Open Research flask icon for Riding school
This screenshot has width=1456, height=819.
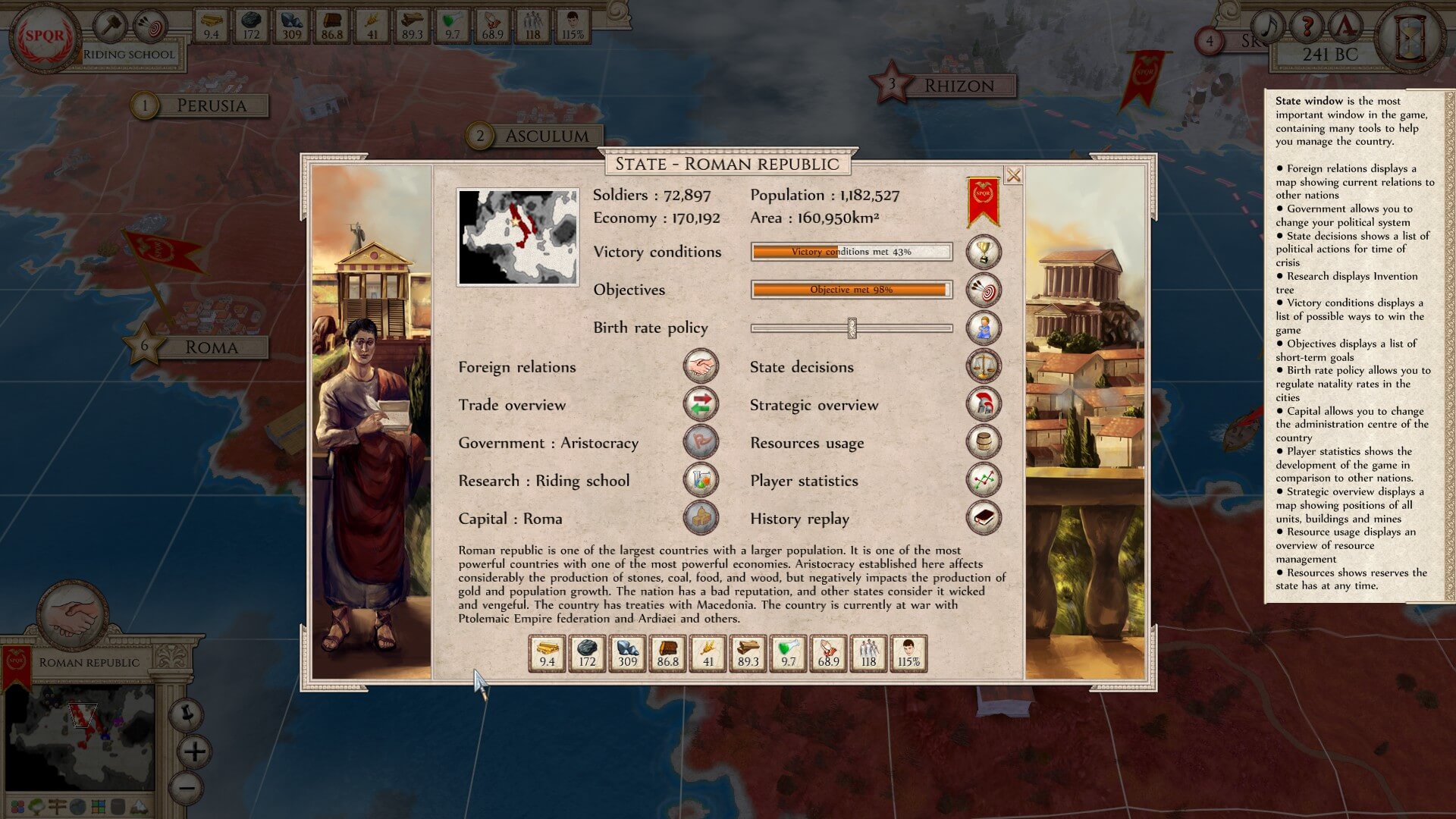(701, 480)
